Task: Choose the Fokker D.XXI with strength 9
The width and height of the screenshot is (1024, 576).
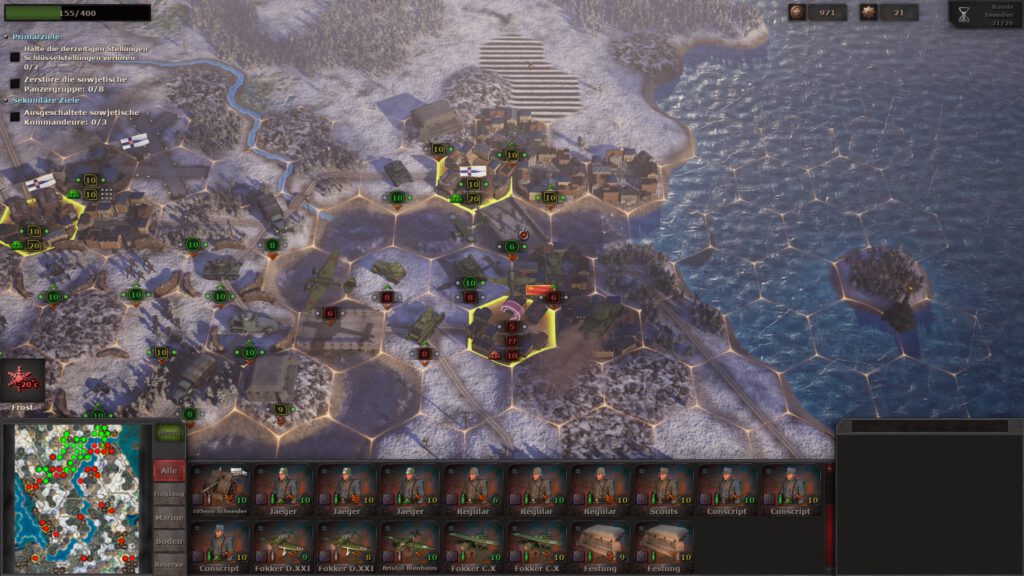Action: tap(283, 546)
